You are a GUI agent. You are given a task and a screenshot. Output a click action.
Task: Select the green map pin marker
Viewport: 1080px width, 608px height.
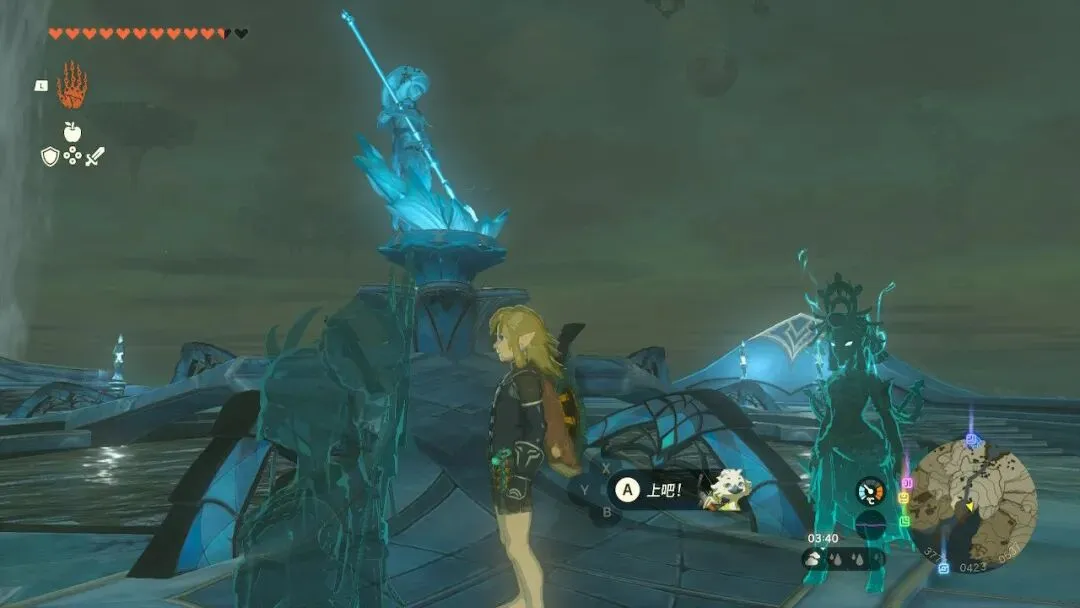coord(905,521)
